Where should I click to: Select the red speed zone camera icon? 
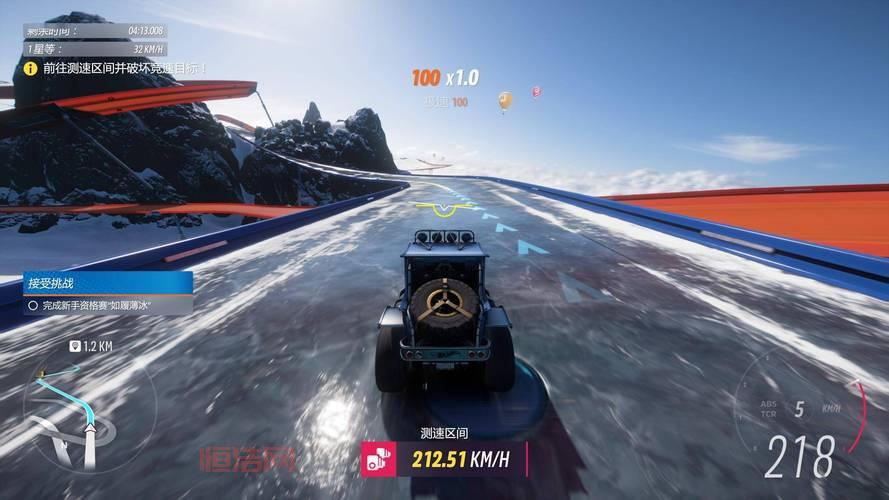pyautogui.click(x=378, y=459)
